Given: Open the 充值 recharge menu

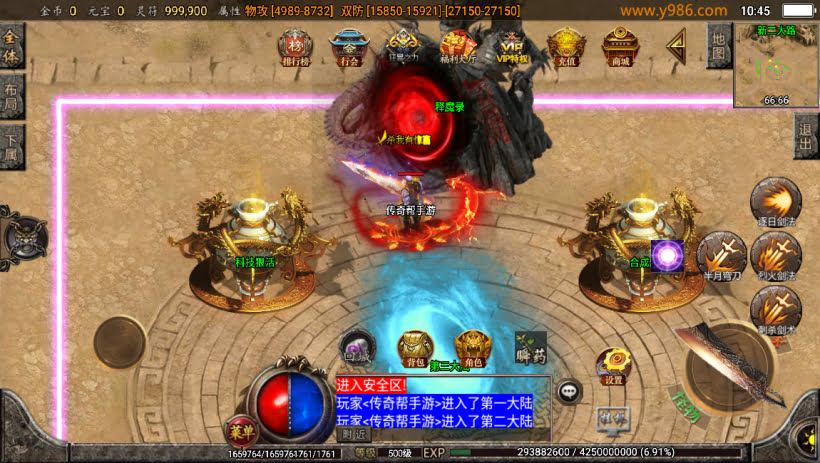Looking at the screenshot, I should pos(566,46).
